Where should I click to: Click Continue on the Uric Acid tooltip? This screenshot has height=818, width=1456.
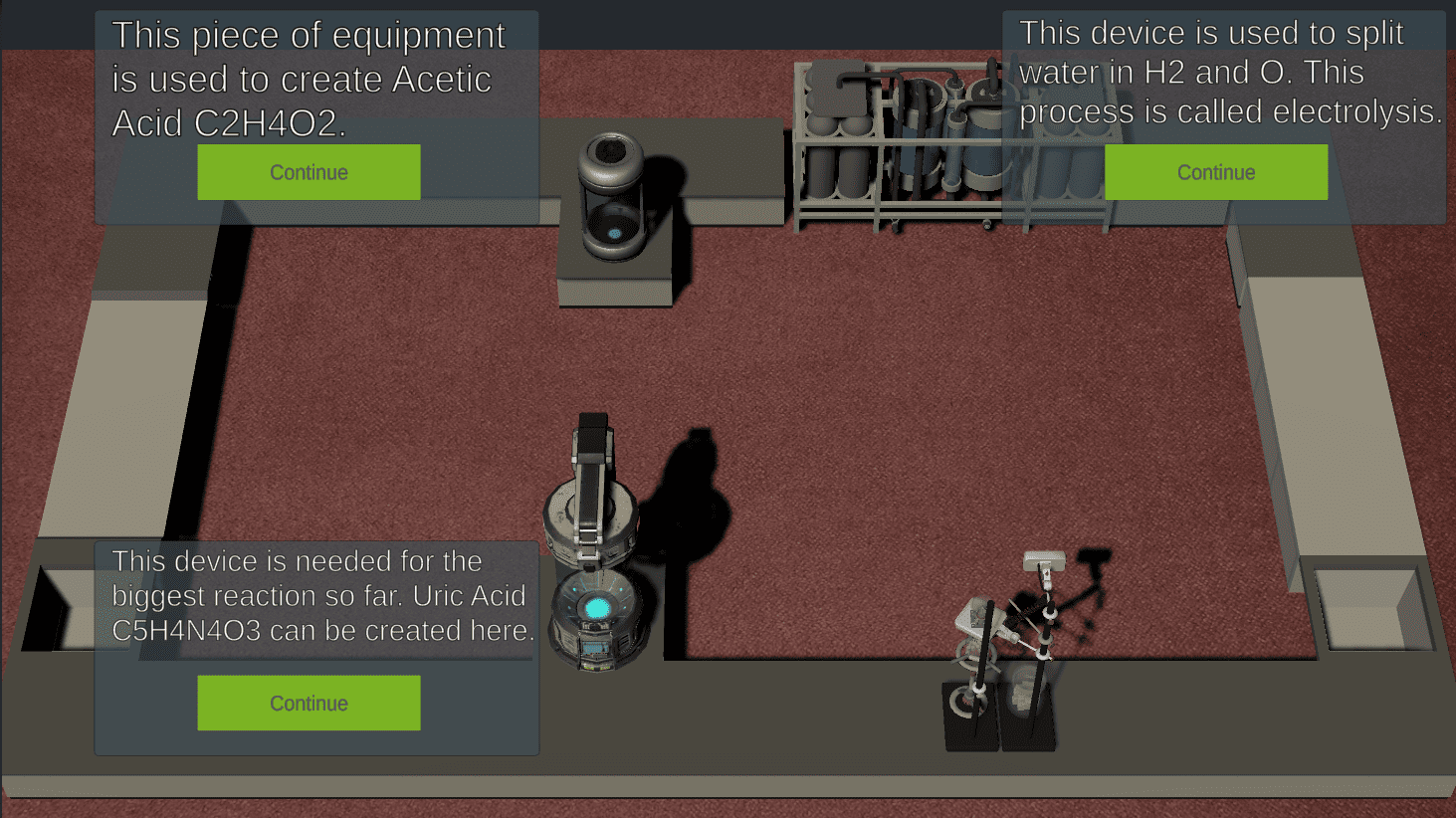click(x=309, y=703)
